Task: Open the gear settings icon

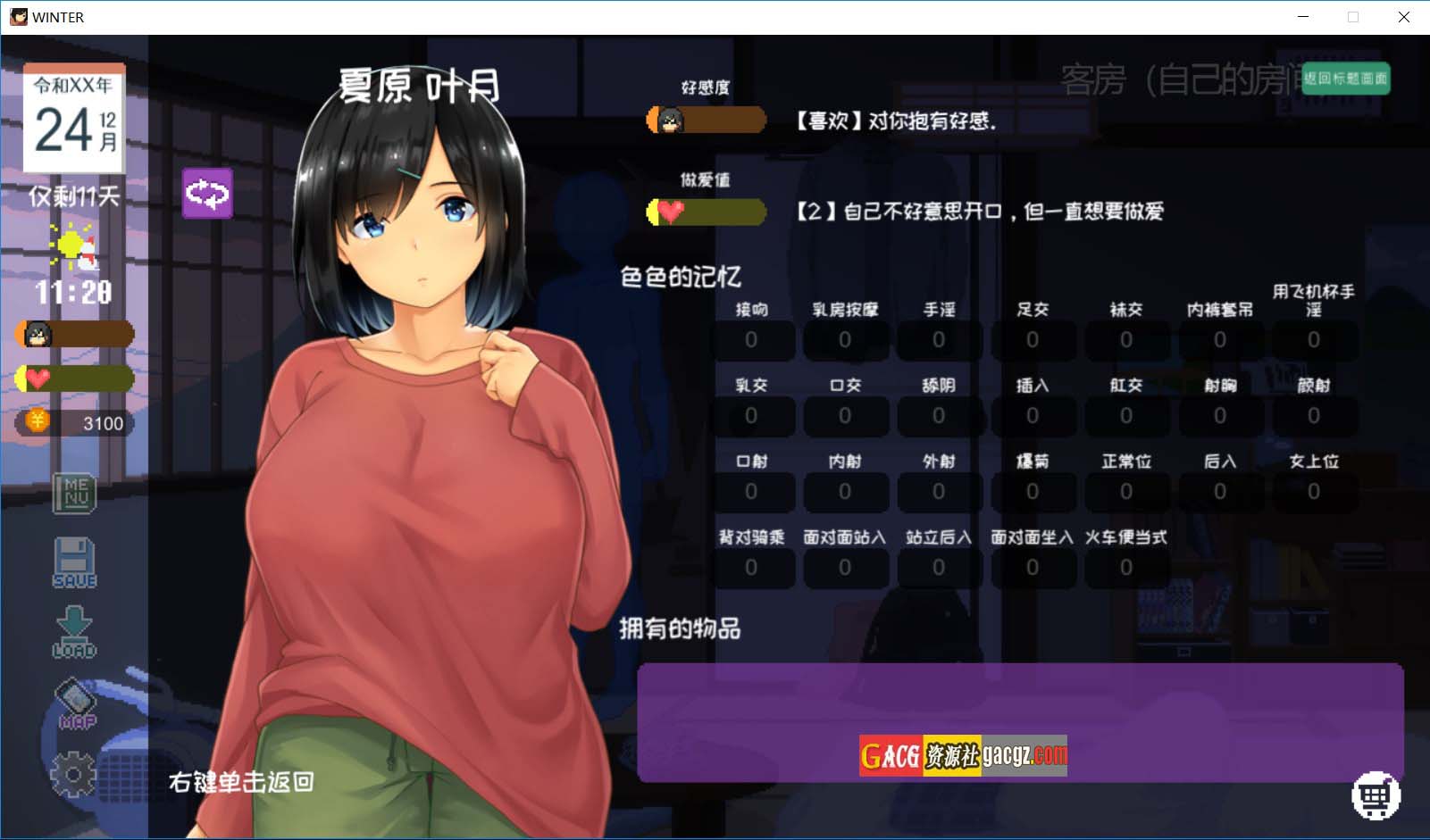Action: tap(73, 773)
